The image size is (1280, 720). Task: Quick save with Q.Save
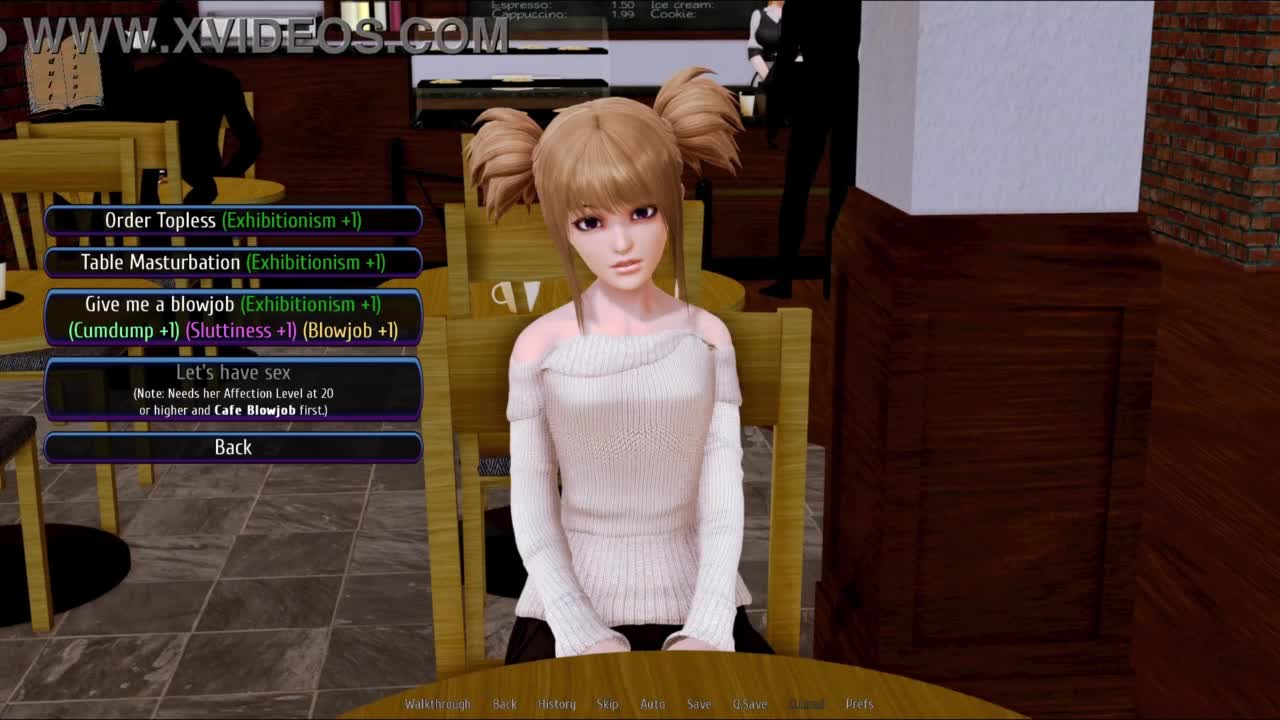click(750, 704)
